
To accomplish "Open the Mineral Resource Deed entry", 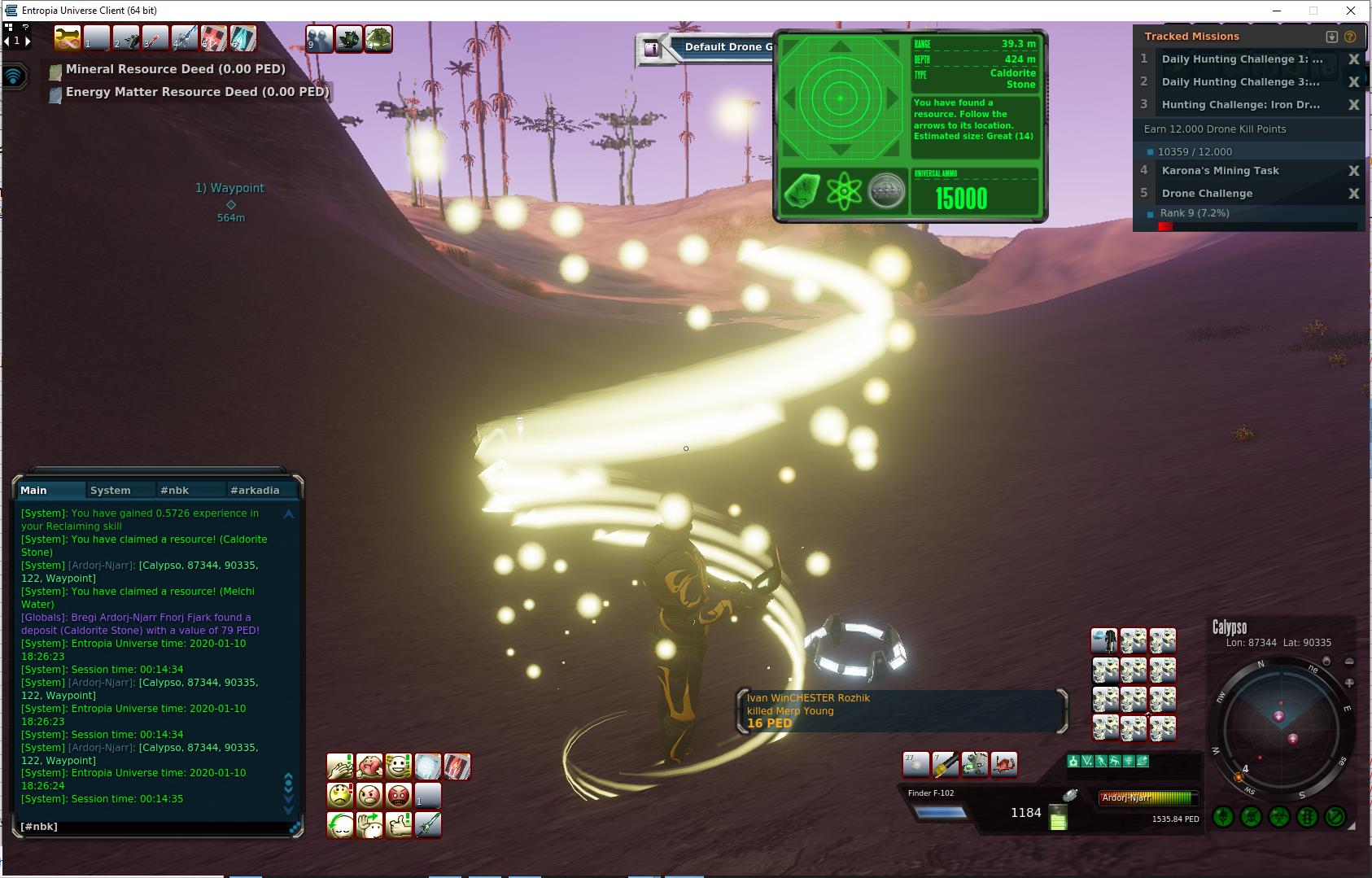I will click(175, 70).
